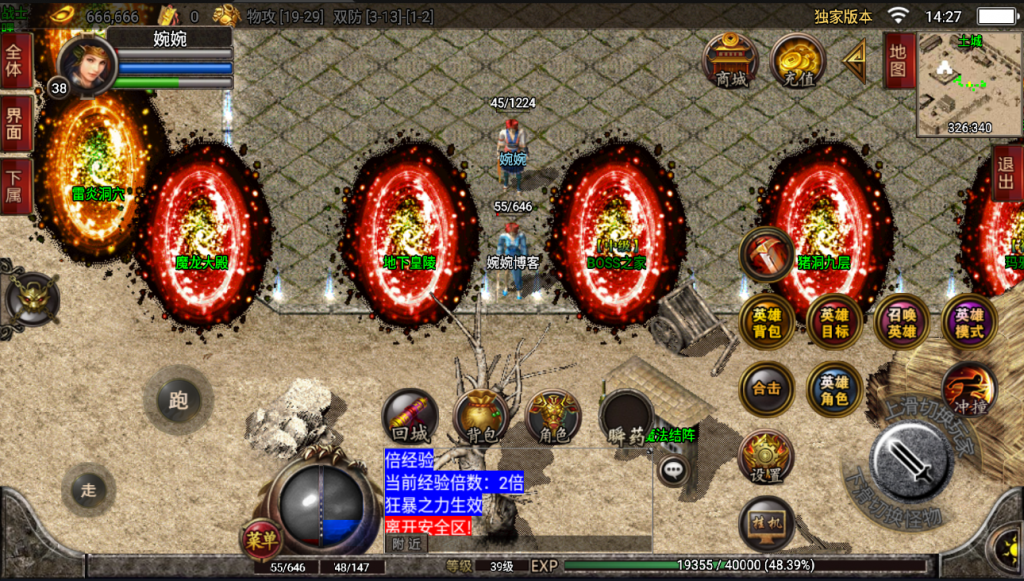Open the 背包 backpack
1024x581 pixels.
tap(481, 417)
